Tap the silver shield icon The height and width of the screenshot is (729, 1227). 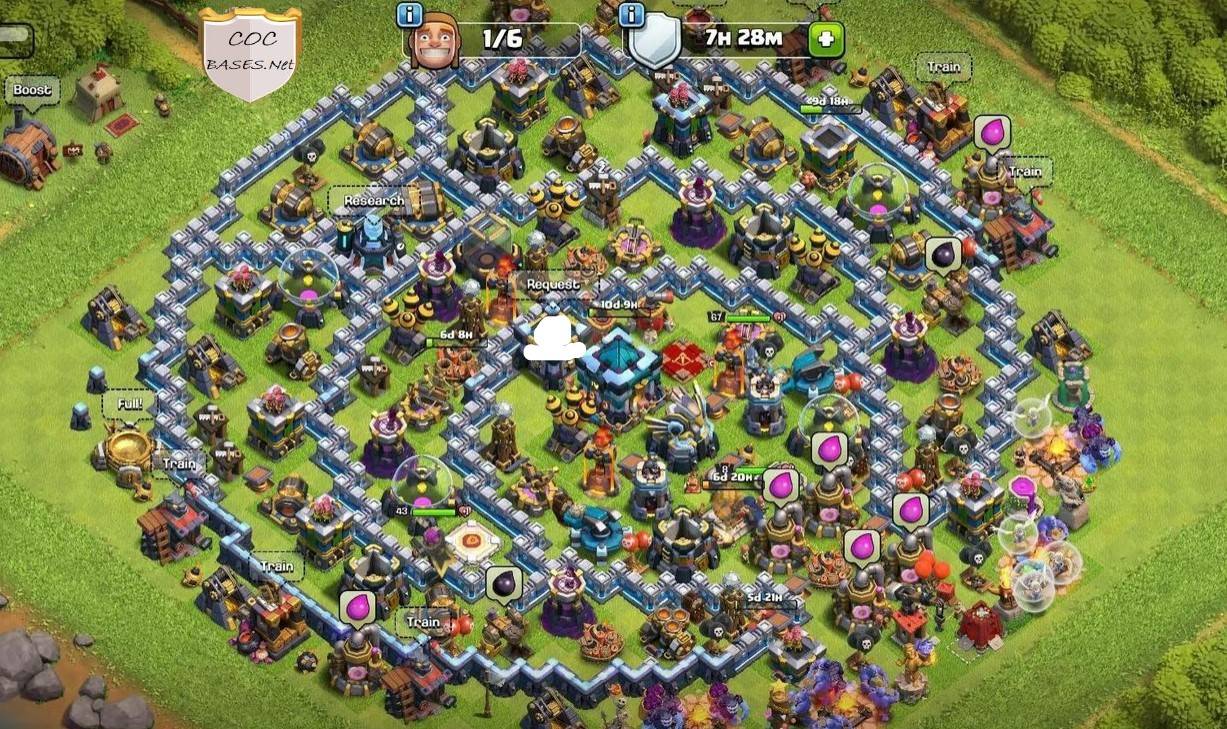tap(654, 42)
